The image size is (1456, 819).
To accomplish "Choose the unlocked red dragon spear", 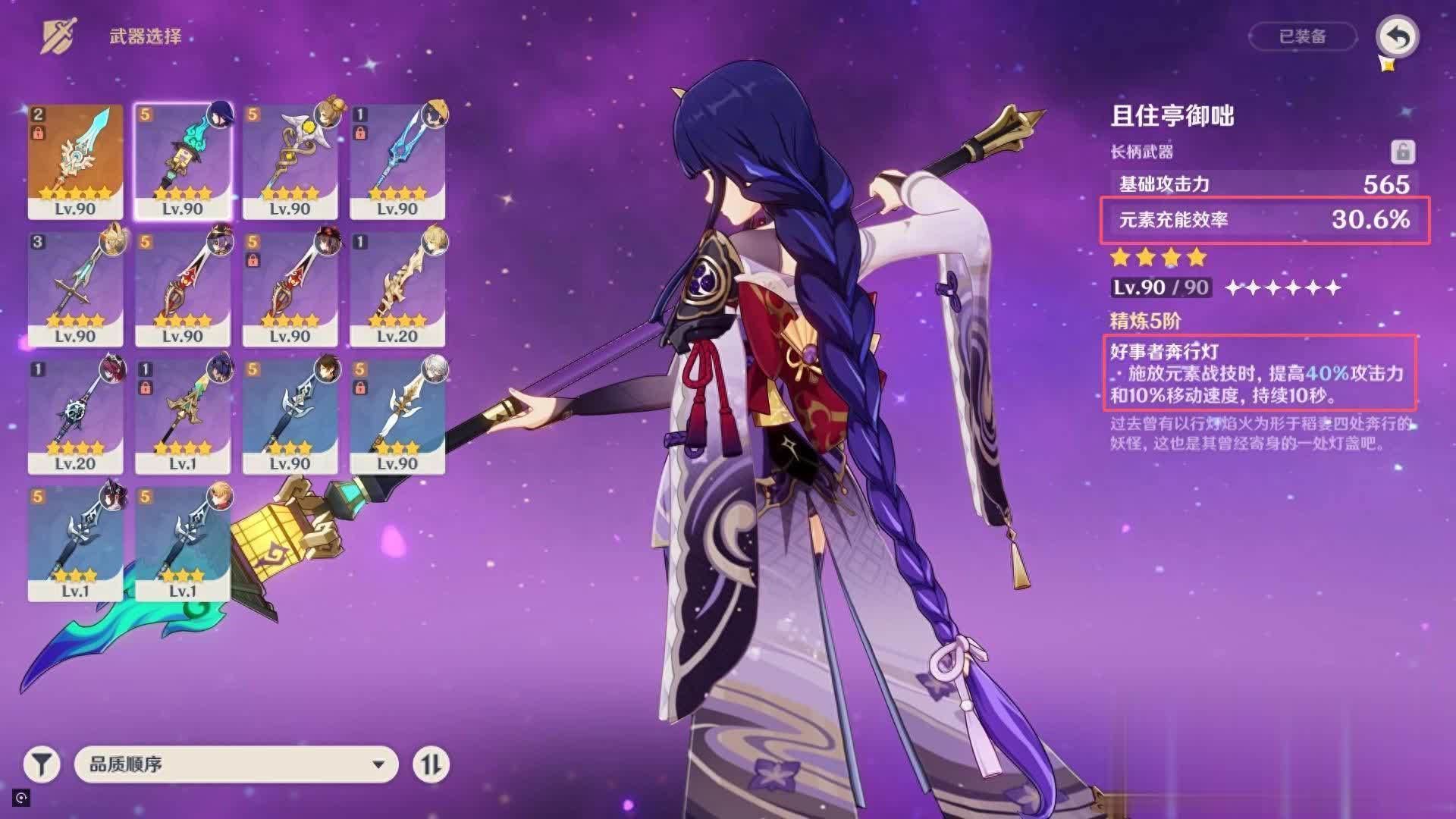I will (x=183, y=288).
